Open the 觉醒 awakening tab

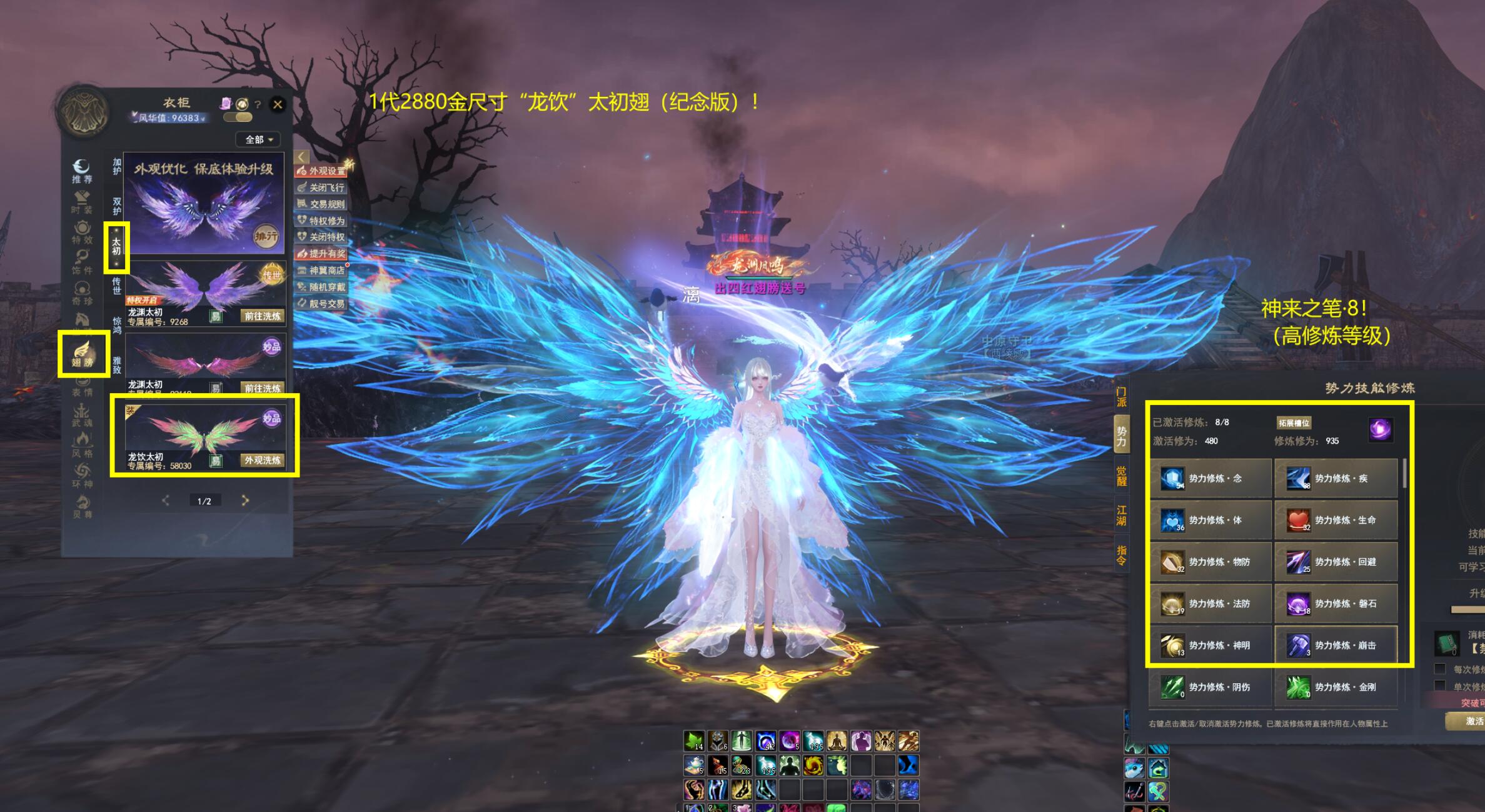[x=1121, y=476]
